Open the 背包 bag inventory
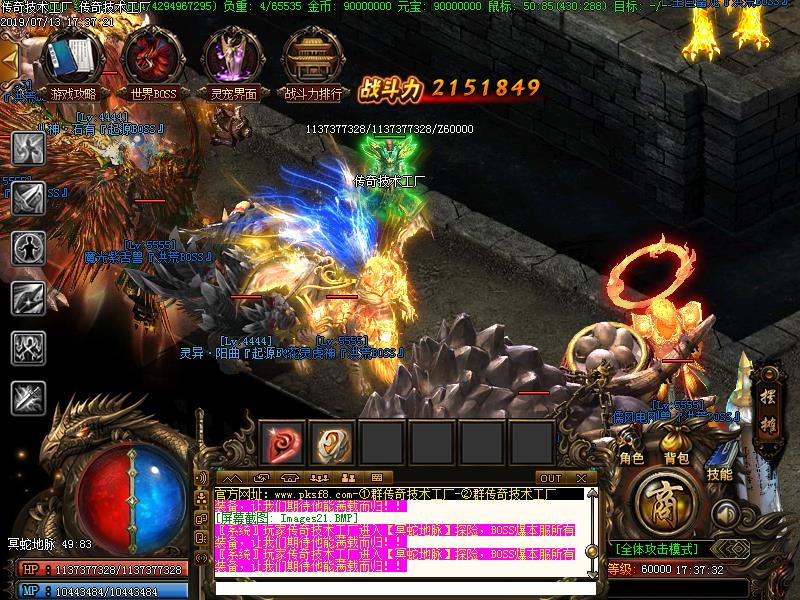This screenshot has width=800, height=600. click(677, 447)
